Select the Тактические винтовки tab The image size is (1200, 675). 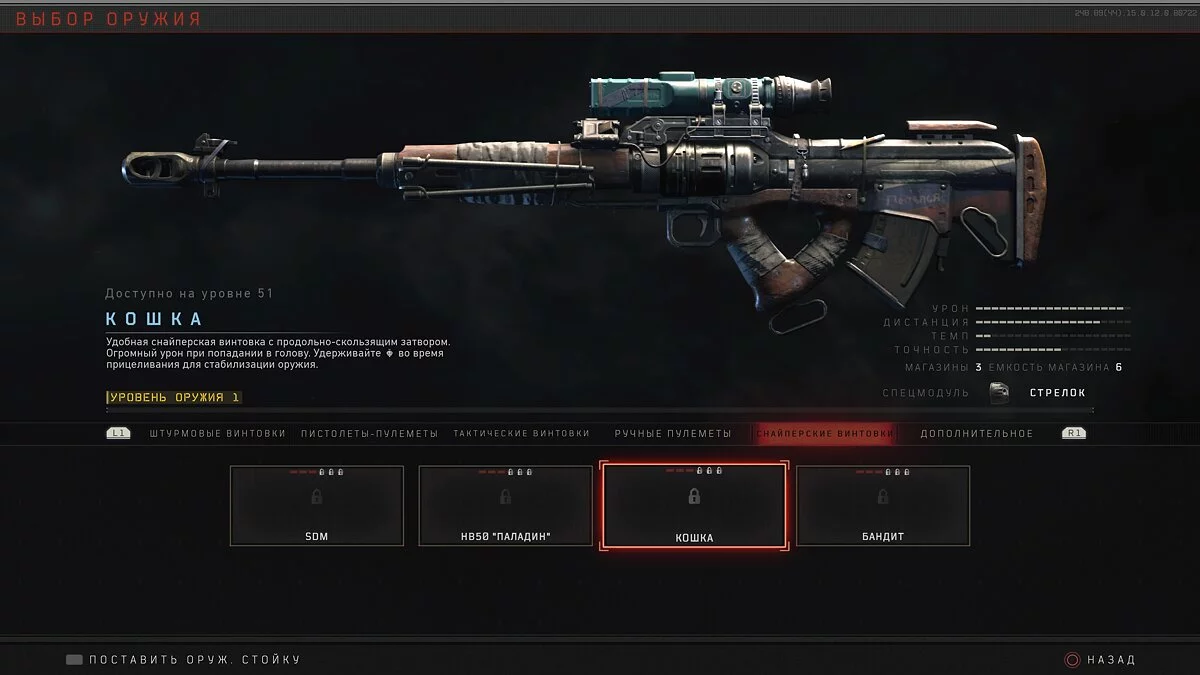pos(520,433)
